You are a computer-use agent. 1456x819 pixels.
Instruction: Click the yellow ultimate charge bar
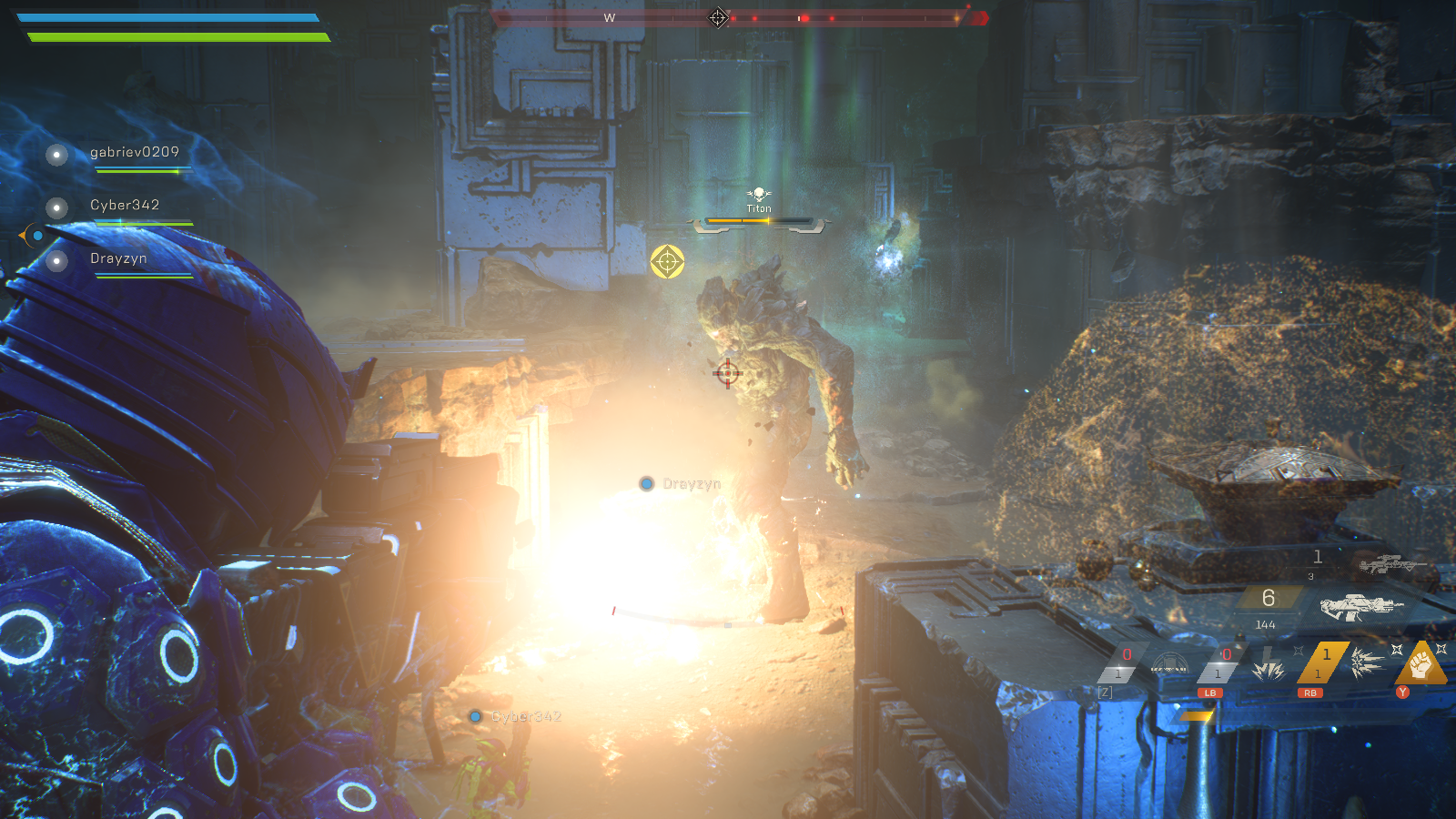point(1197,715)
